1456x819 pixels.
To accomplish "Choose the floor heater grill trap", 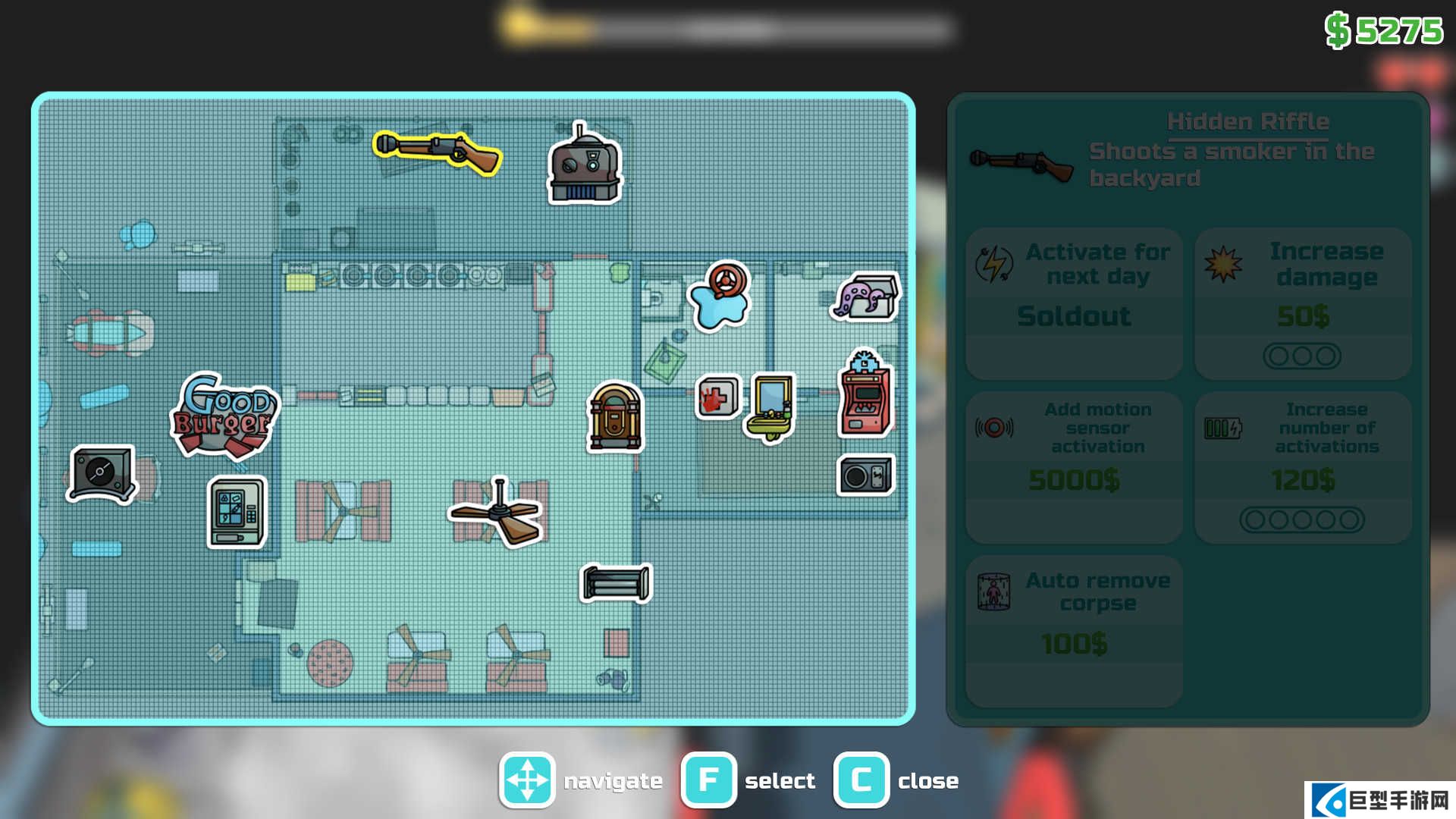I will click(615, 583).
